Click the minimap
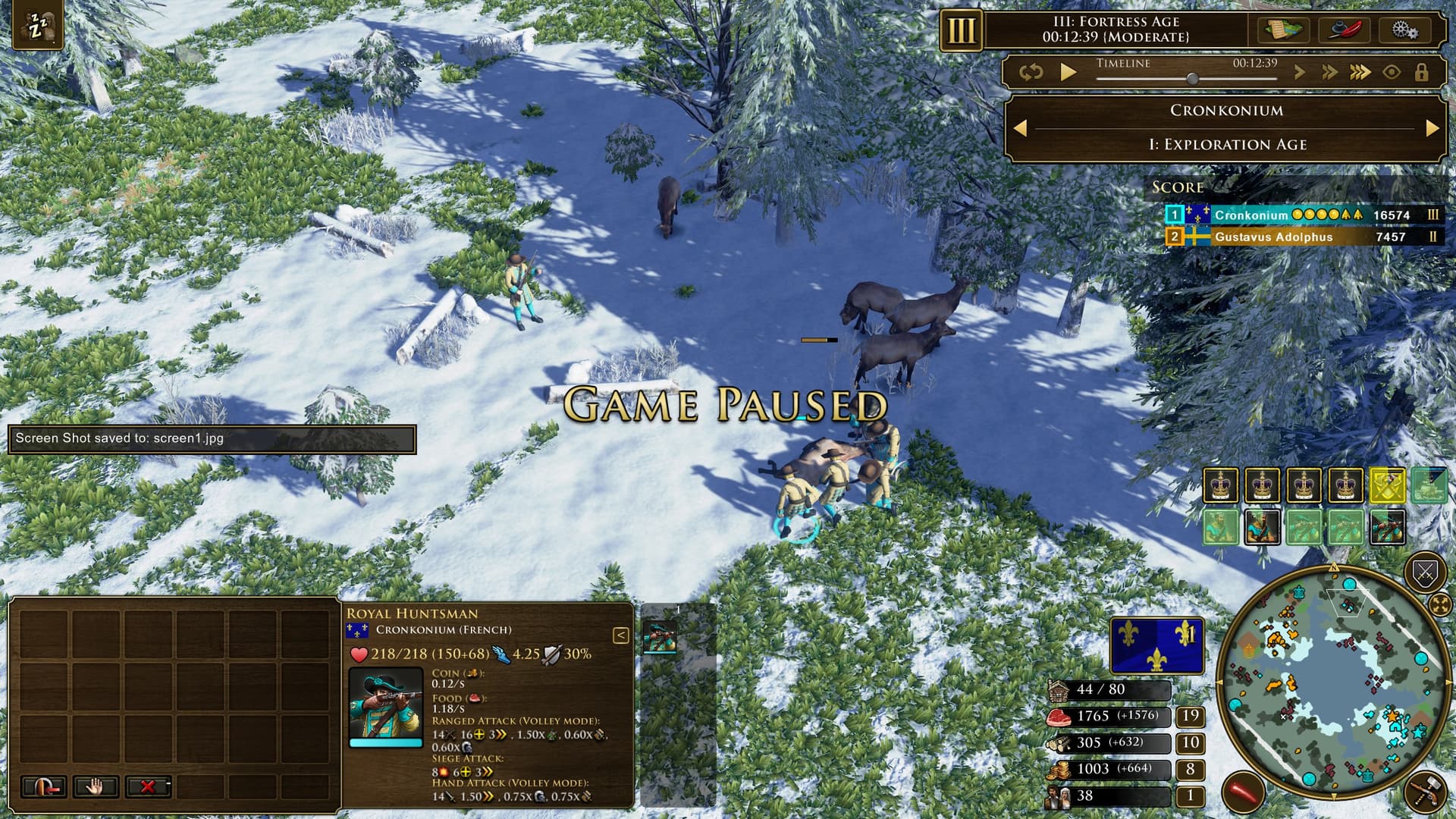Viewport: 1456px width, 819px height. pos(1332,683)
